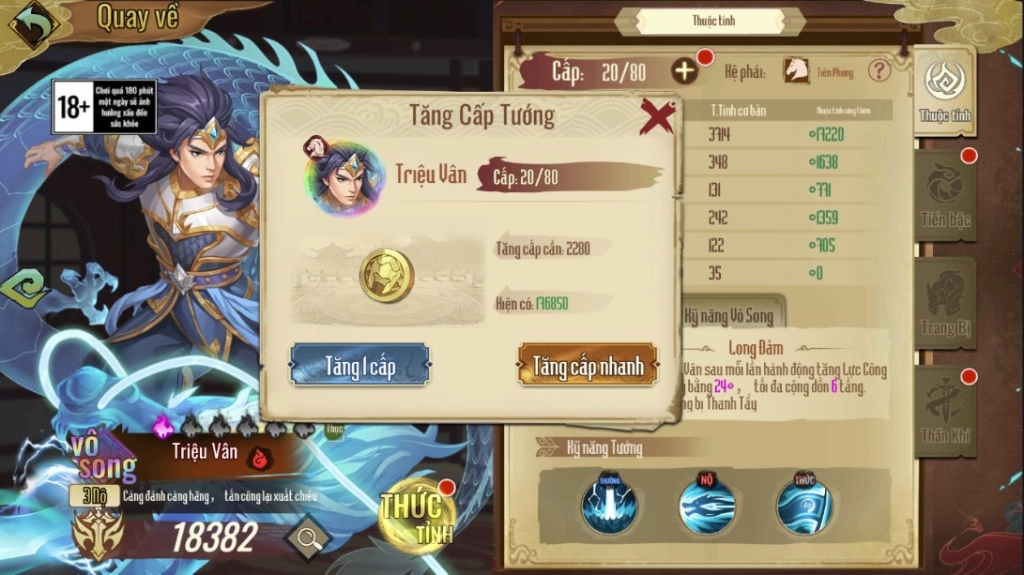
Task: Click the Tiên Phong faction horse icon
Action: click(x=796, y=71)
